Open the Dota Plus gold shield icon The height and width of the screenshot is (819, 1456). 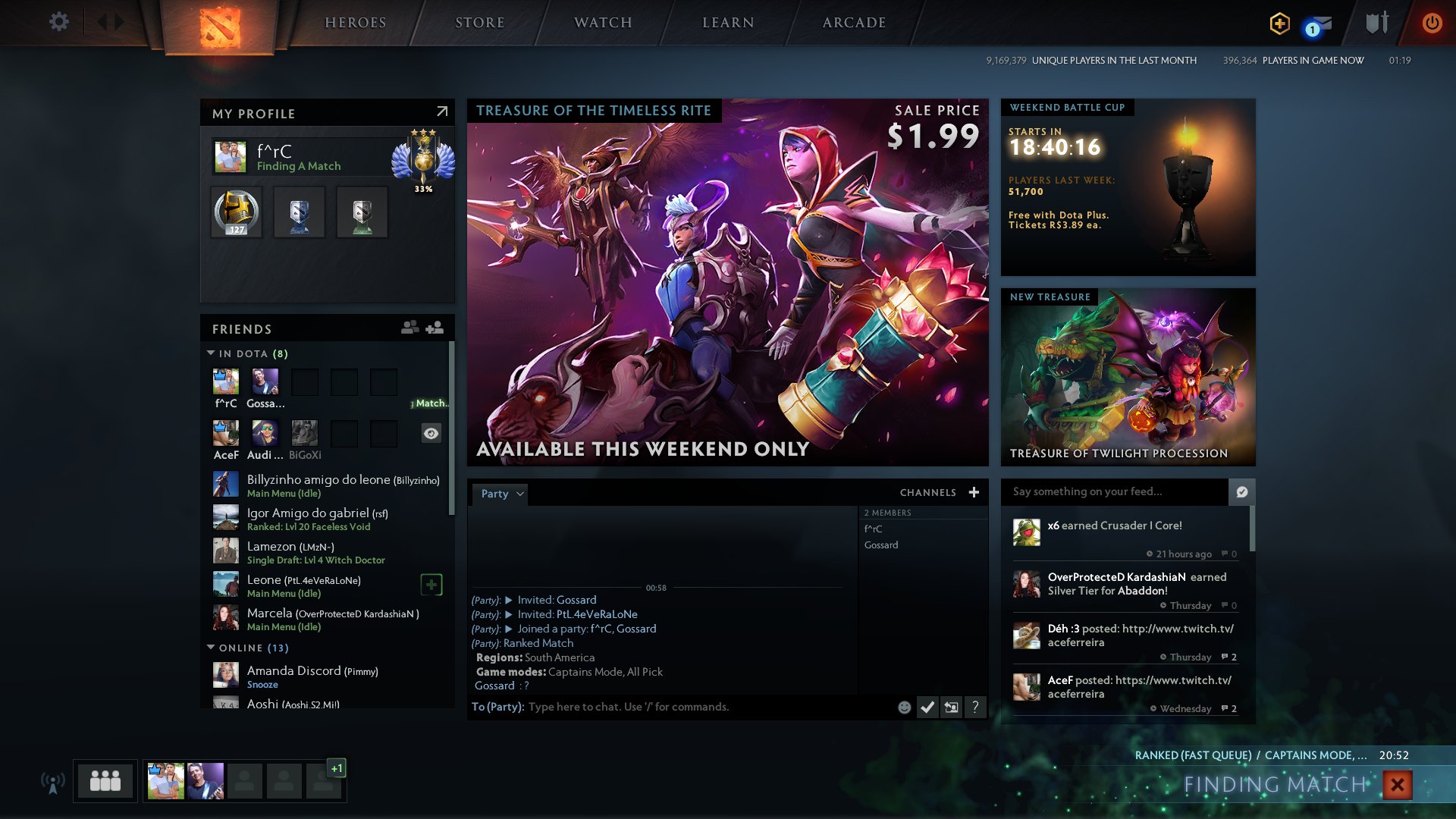(1279, 24)
